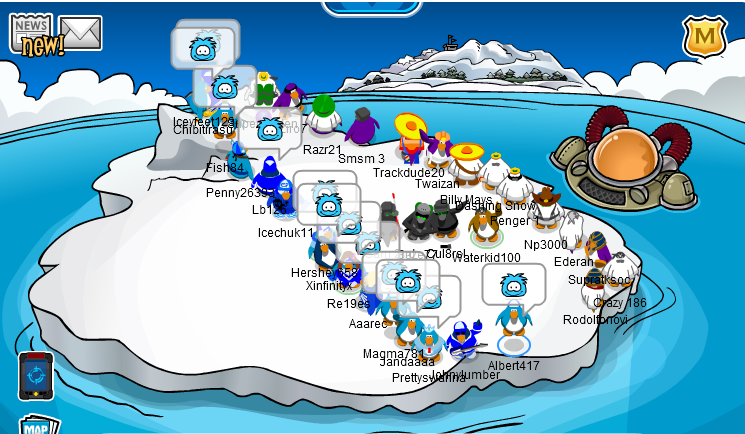Image resolution: width=745 pixels, height=434 pixels.
Task: Open the spy phone
Action: [35, 374]
